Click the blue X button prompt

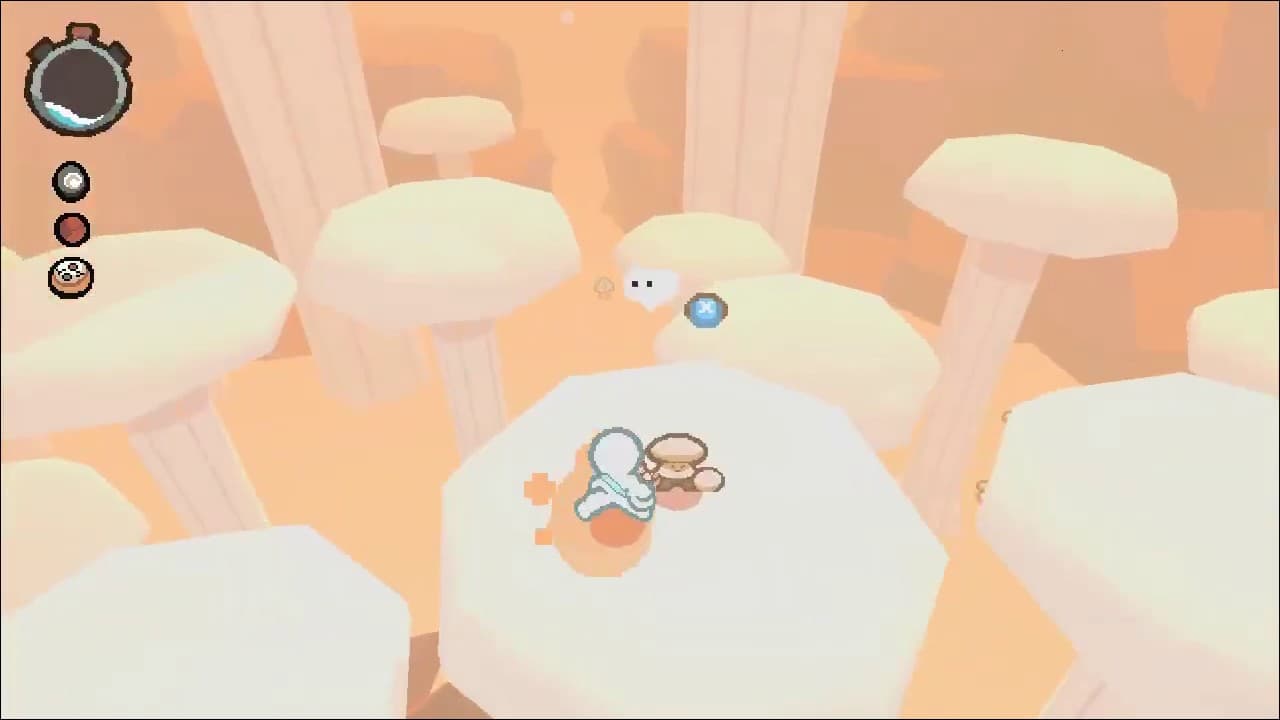click(706, 310)
